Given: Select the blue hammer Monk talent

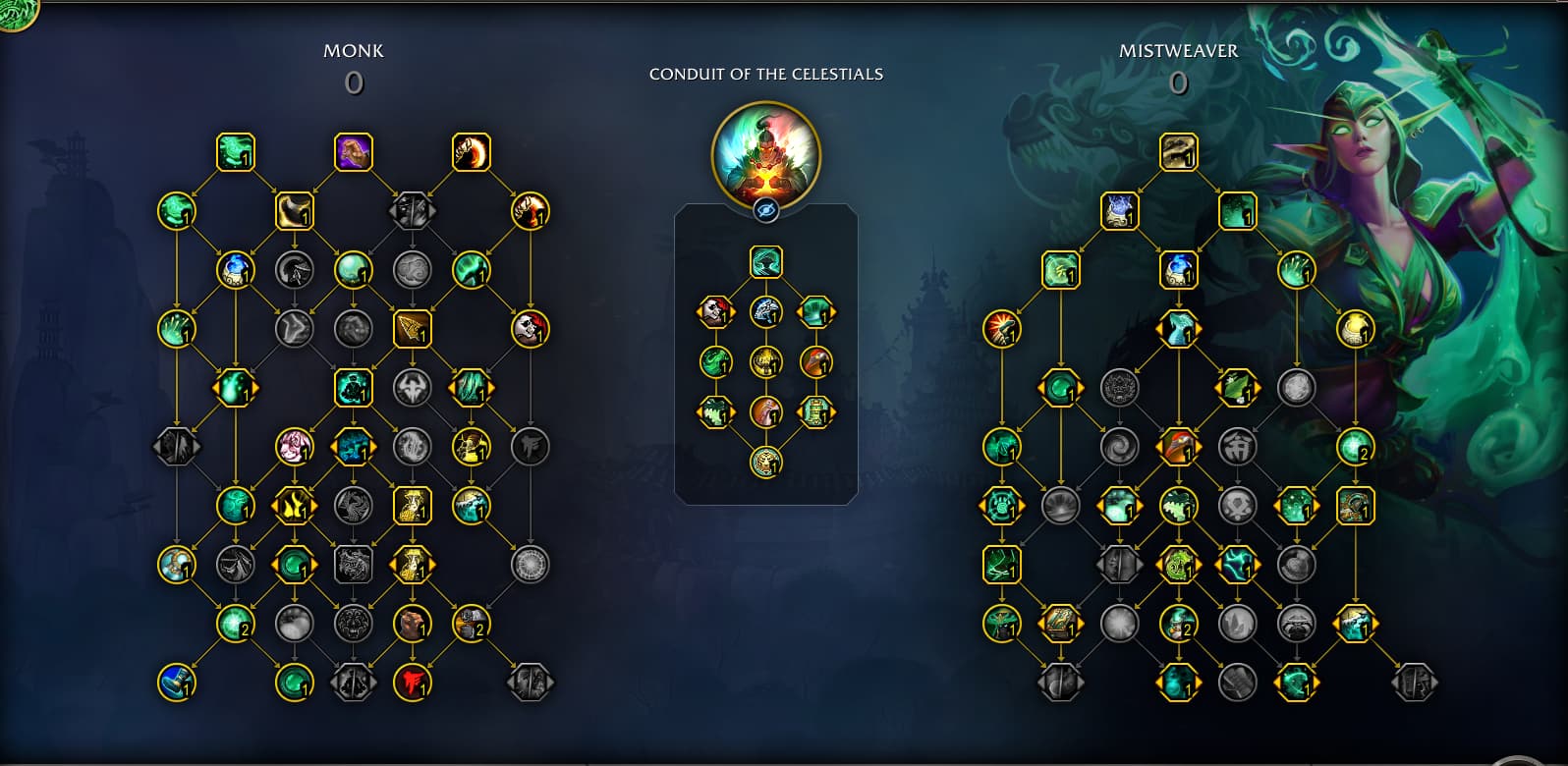Looking at the screenshot, I should (x=177, y=683).
